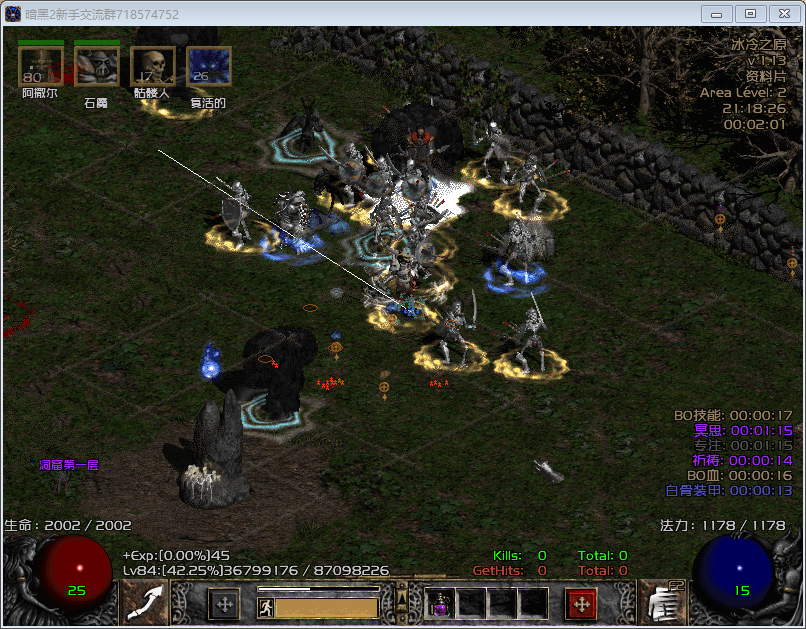Screen dimensions: 806x629
Task: Open the right-hand skill selector
Action: click(661, 602)
